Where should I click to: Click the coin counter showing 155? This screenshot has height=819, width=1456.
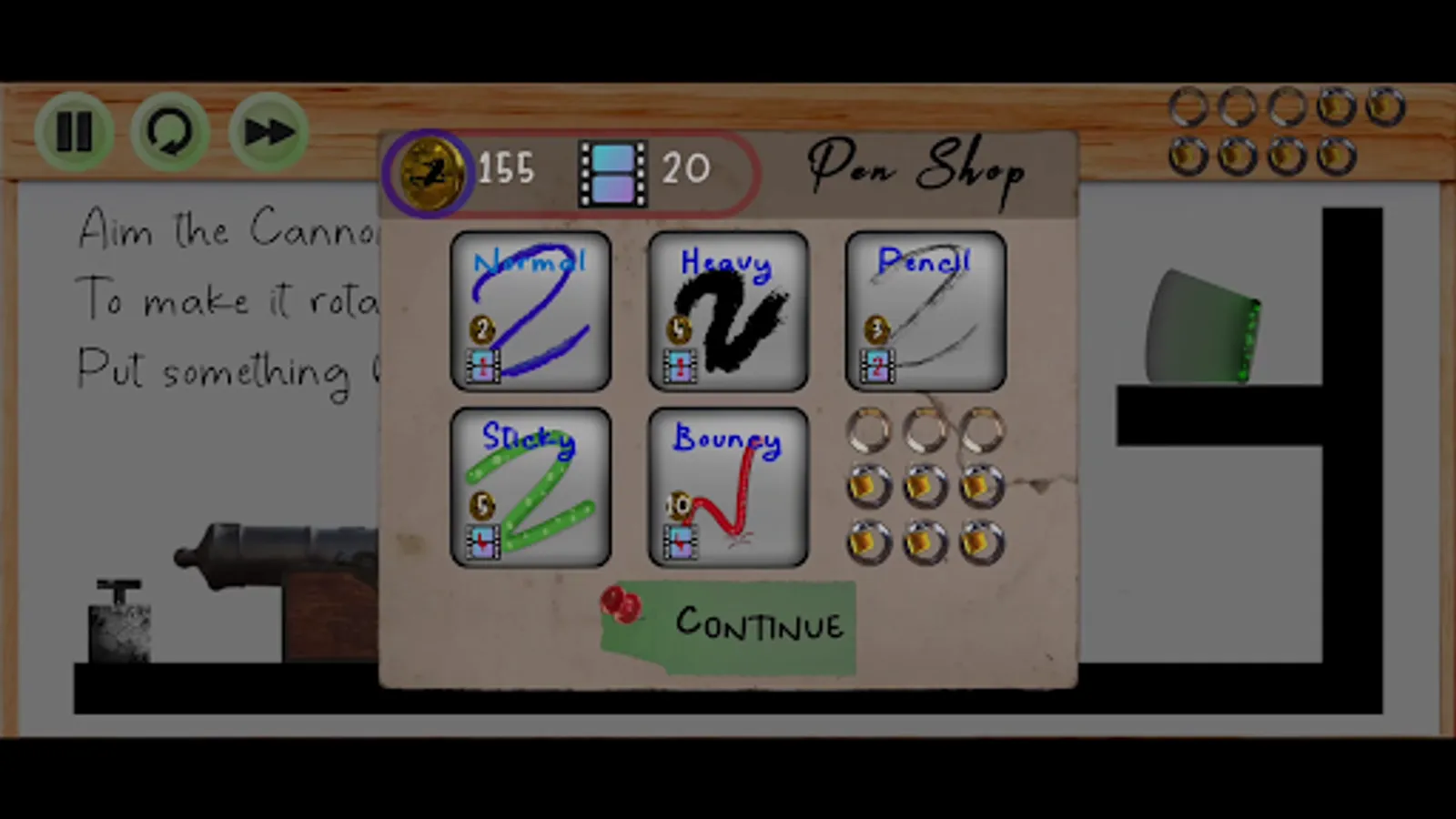pos(506,167)
